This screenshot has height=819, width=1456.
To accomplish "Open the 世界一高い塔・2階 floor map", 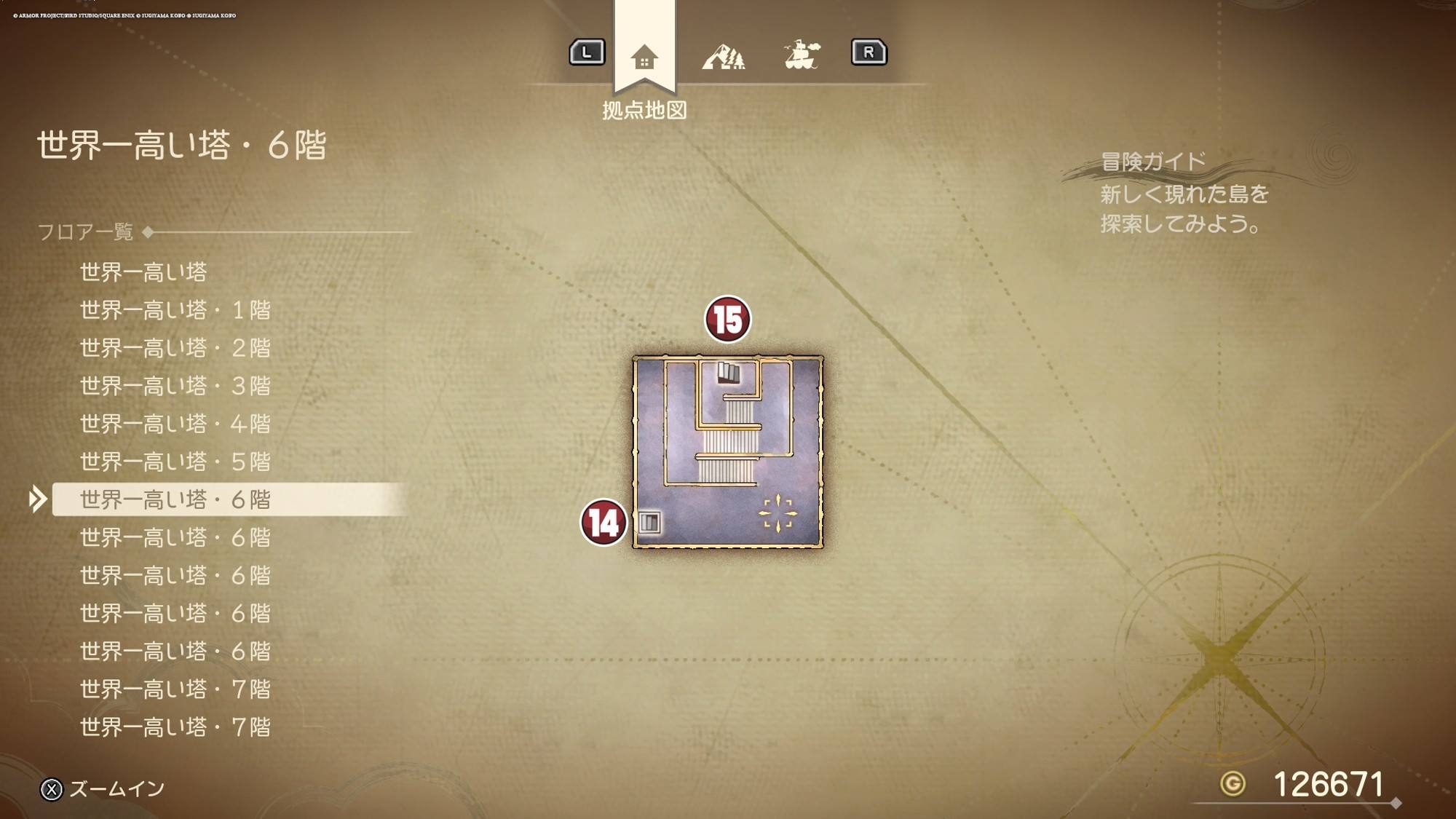I will tap(175, 348).
